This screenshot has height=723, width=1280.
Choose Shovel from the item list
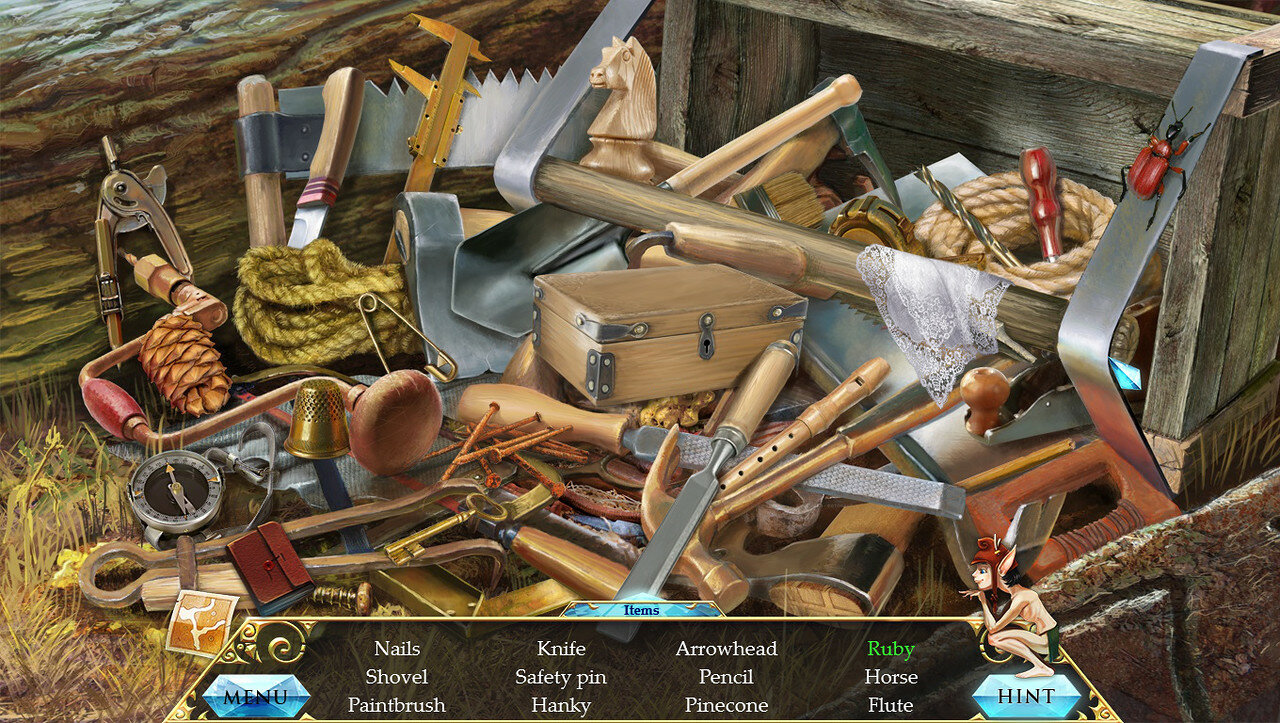396,677
